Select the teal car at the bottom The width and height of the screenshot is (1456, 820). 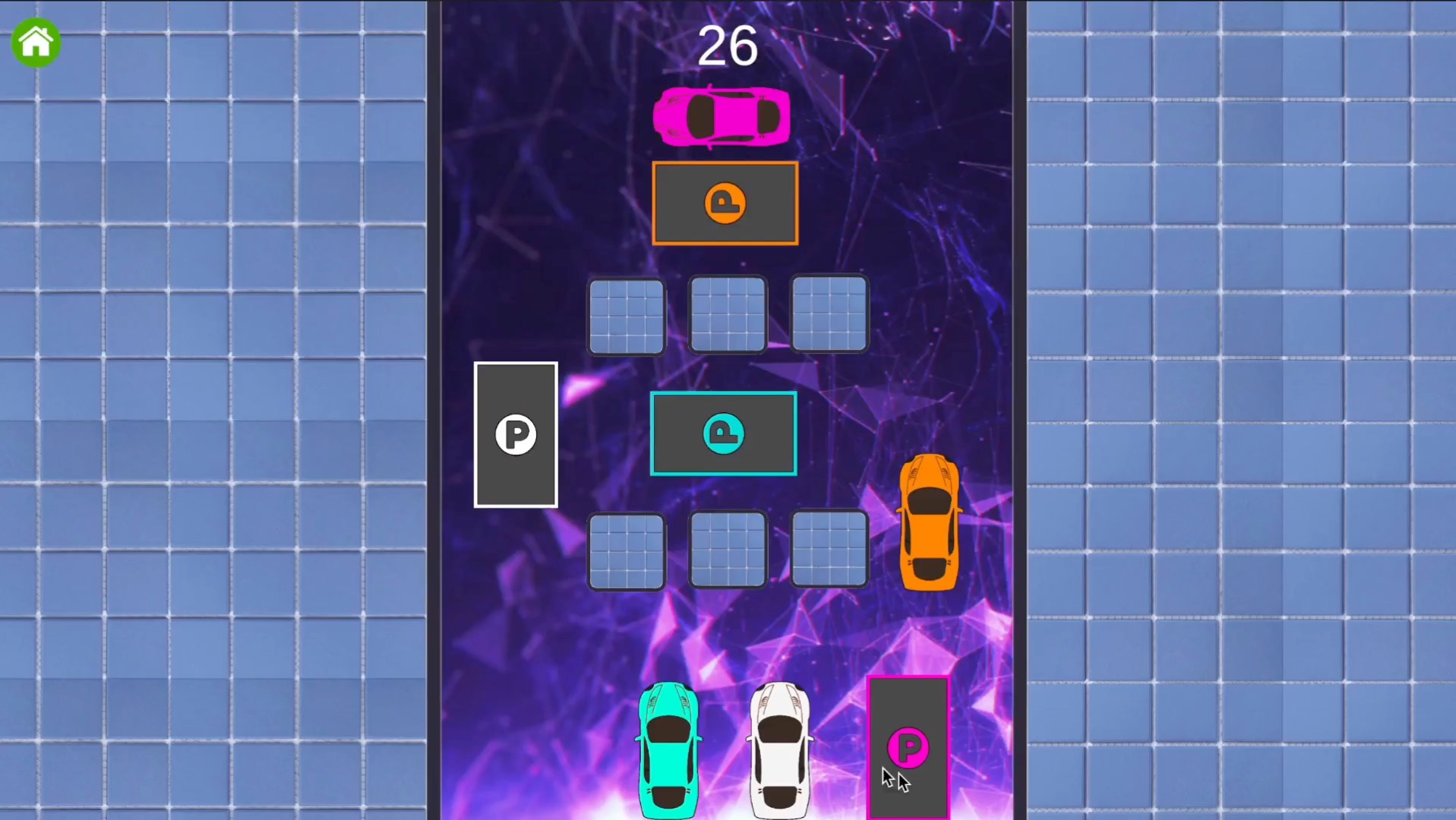669,748
